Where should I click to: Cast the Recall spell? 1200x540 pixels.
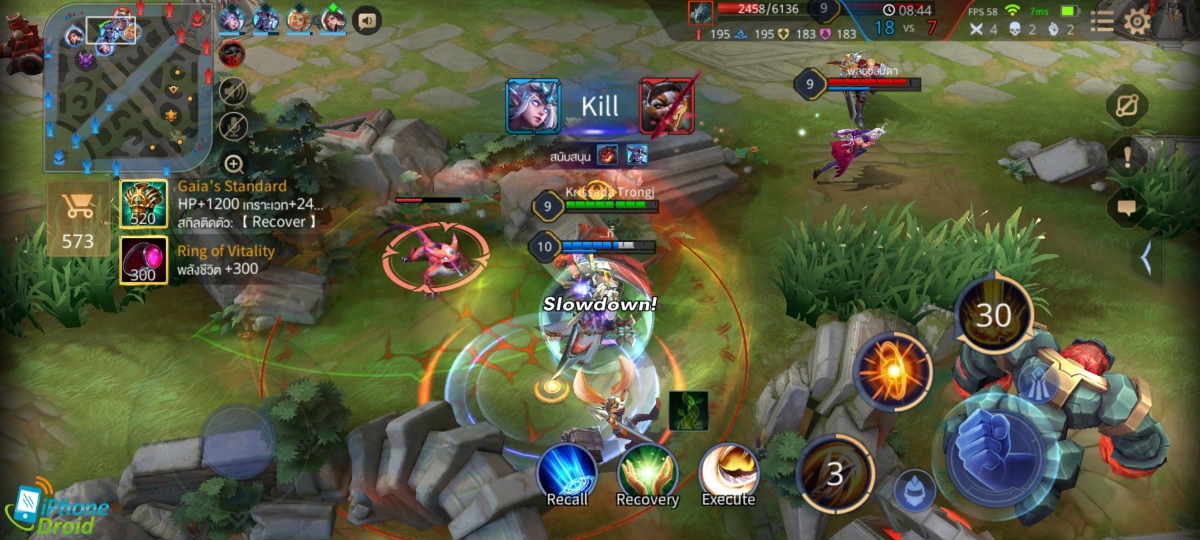[567, 474]
